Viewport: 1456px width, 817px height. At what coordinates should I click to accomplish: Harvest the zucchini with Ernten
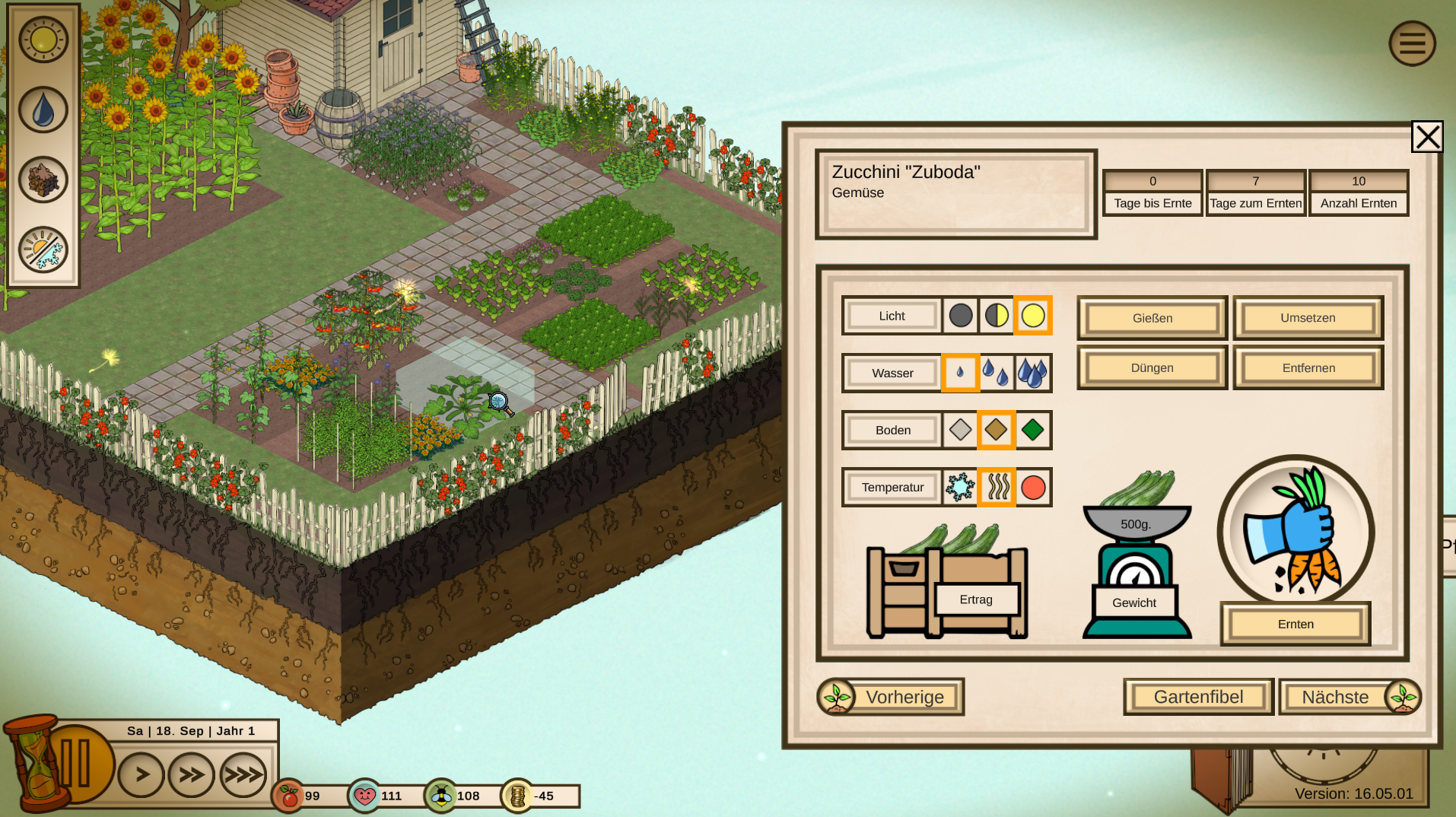tap(1295, 624)
